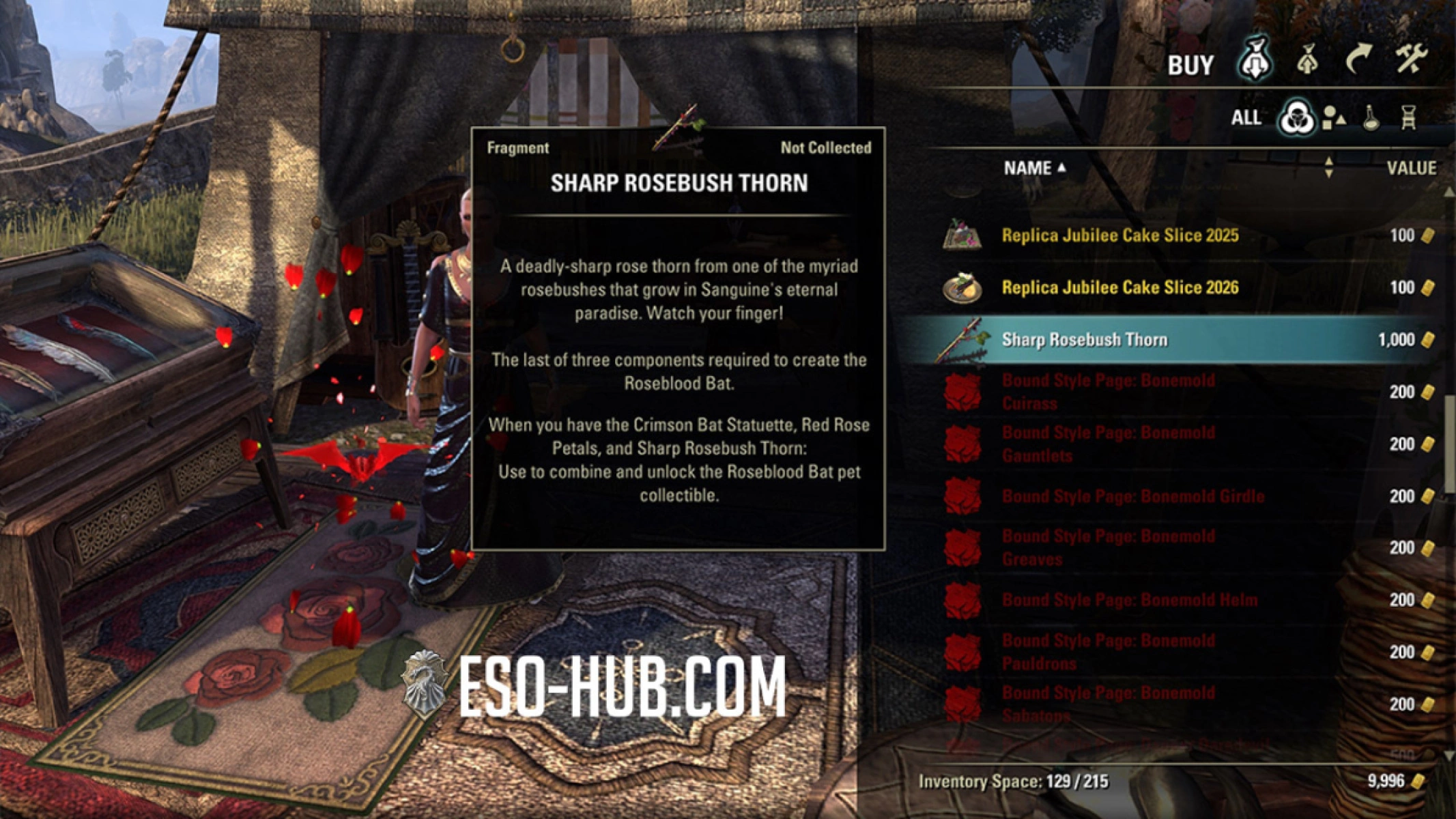Select the Replica Jubilee Cake Slice 2025 icon

pyautogui.click(x=962, y=234)
